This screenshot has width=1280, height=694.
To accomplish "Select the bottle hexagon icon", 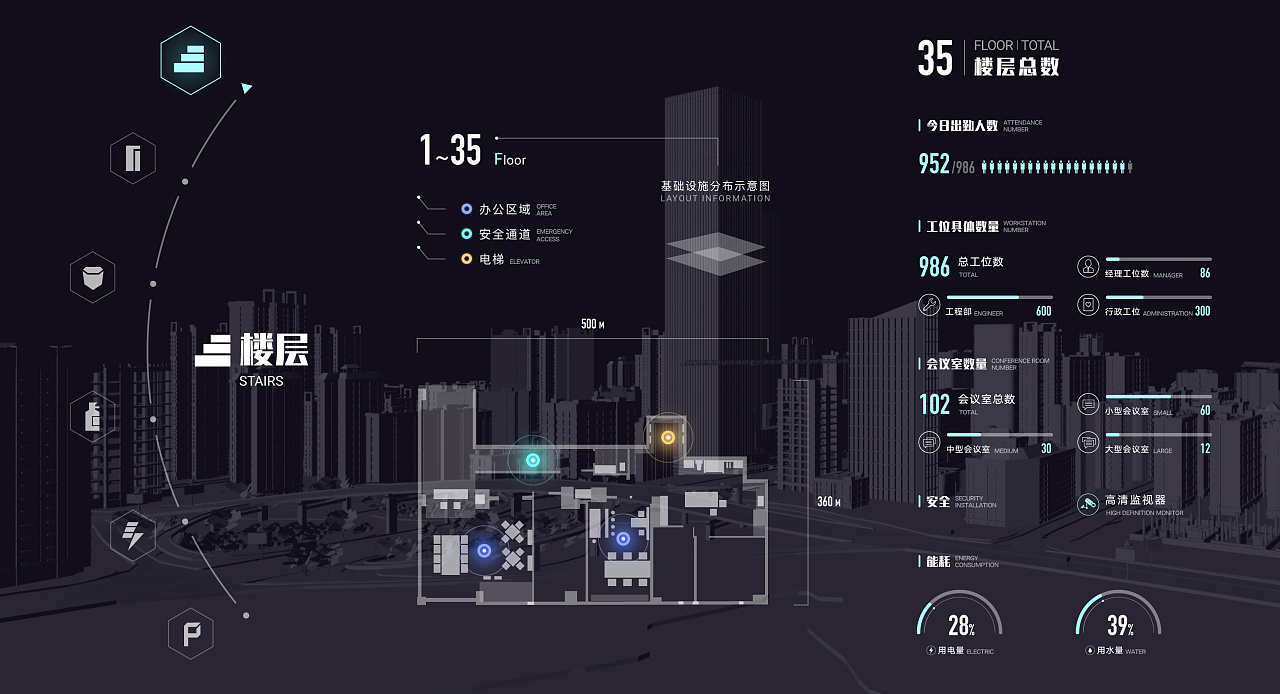I will (x=92, y=417).
